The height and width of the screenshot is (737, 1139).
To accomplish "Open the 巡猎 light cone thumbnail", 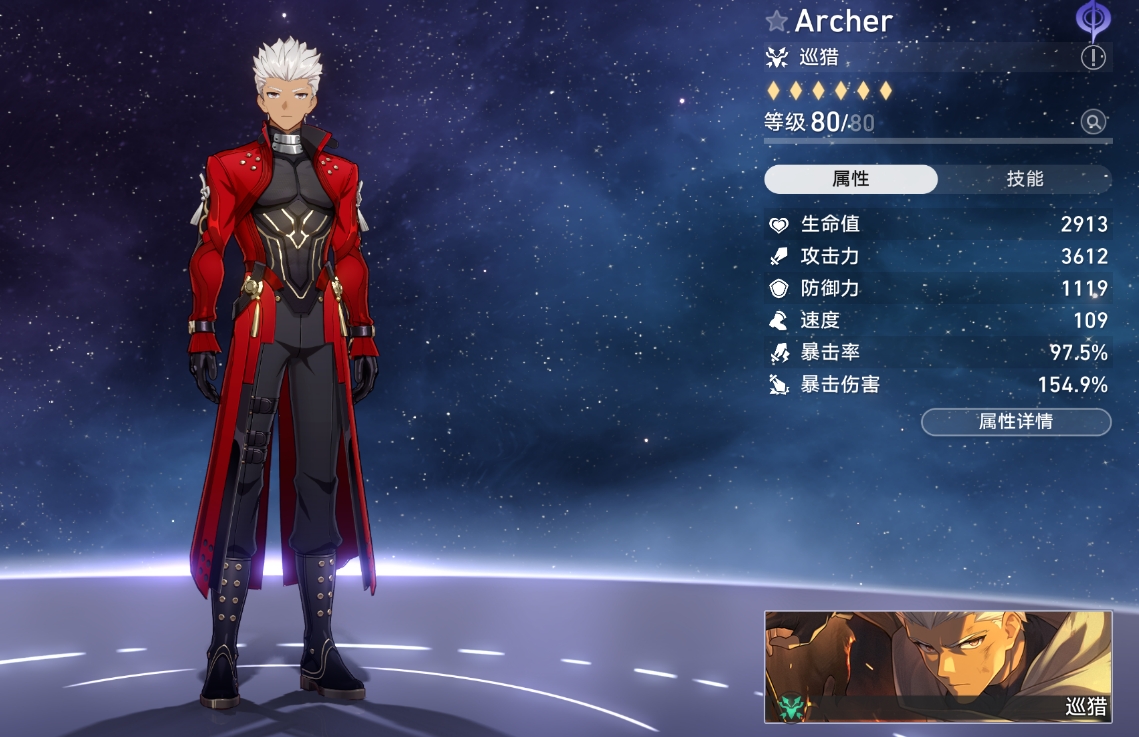I will [938, 667].
